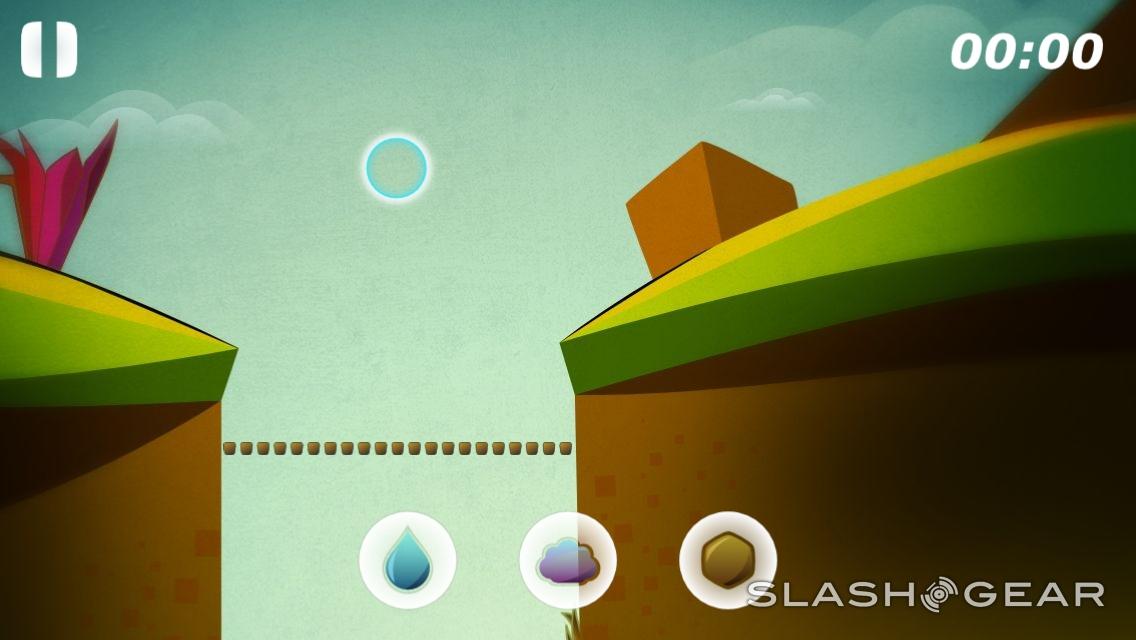The height and width of the screenshot is (640, 1136).
Task: Pause the game with the top-left button
Action: (x=49, y=49)
